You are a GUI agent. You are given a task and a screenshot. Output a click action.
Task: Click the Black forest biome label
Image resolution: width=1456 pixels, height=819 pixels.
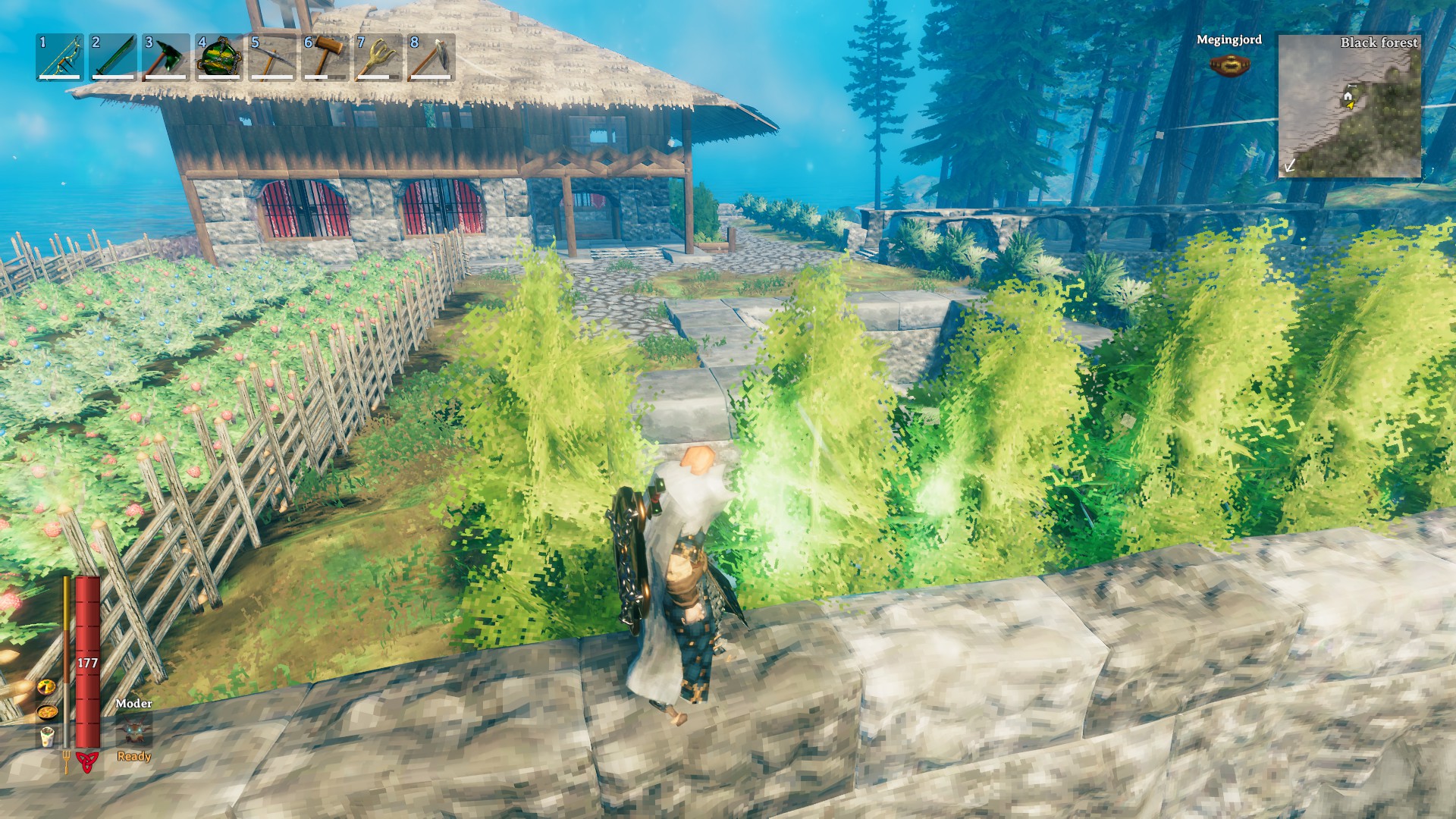pyautogui.click(x=1379, y=44)
